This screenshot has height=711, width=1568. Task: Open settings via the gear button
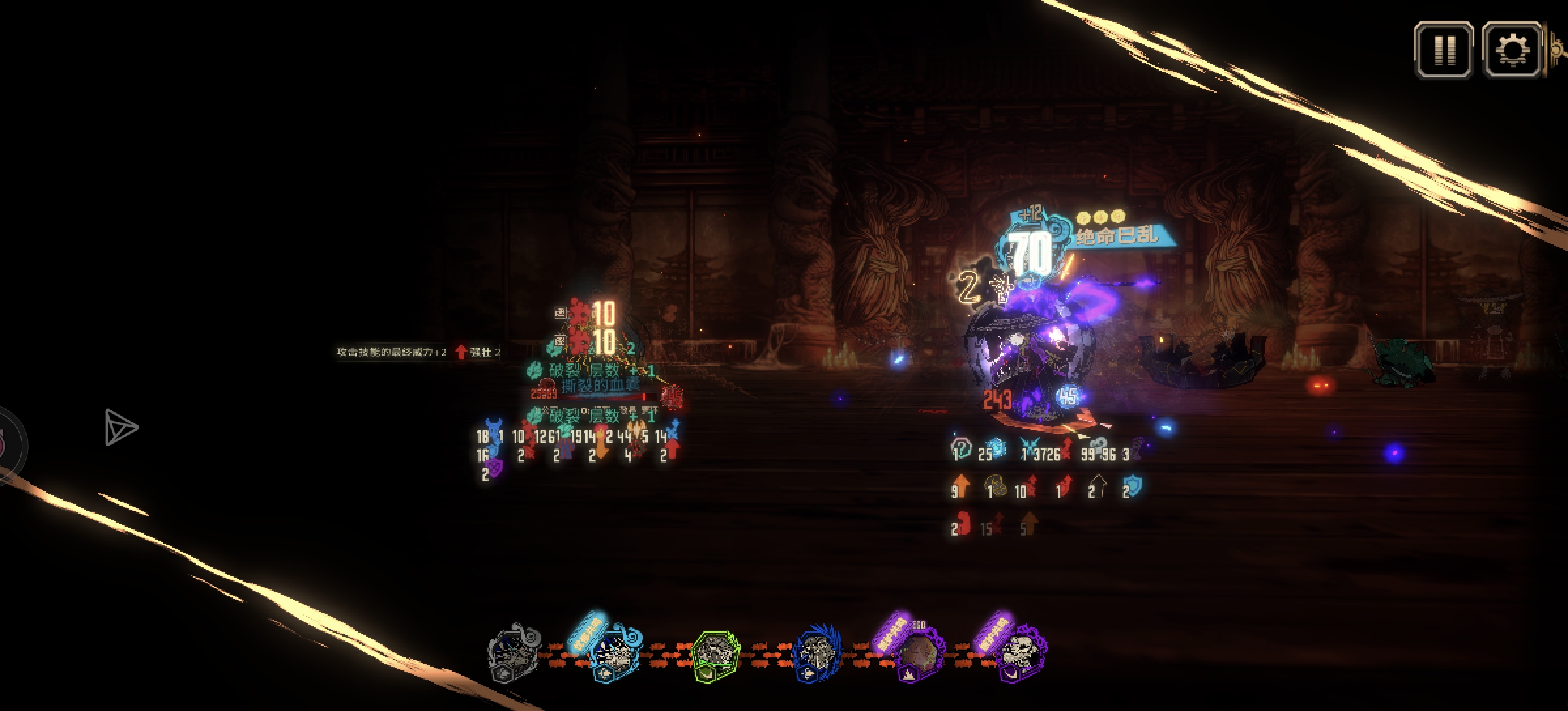pos(1512,50)
